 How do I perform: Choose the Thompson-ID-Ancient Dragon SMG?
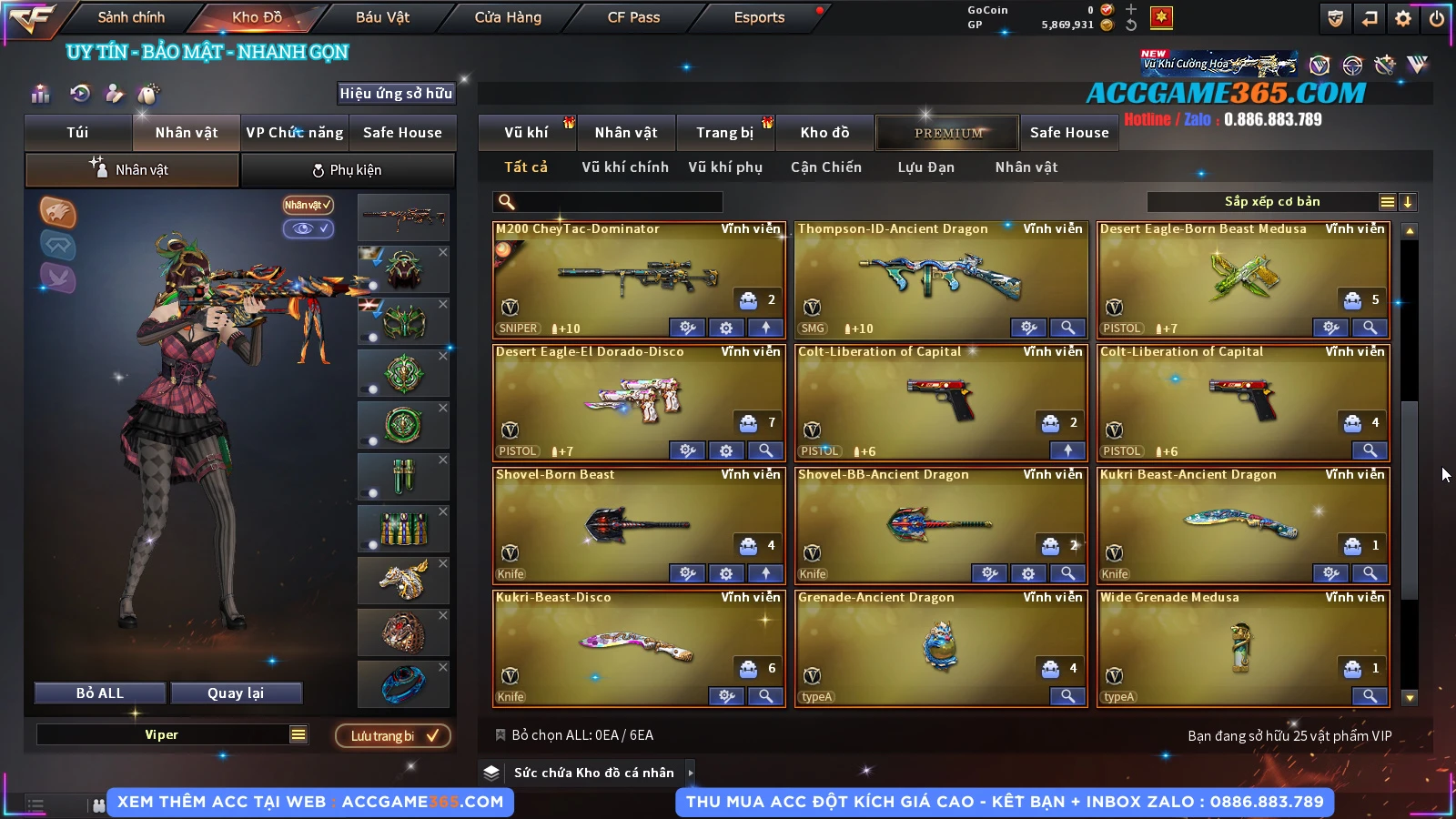click(x=940, y=278)
